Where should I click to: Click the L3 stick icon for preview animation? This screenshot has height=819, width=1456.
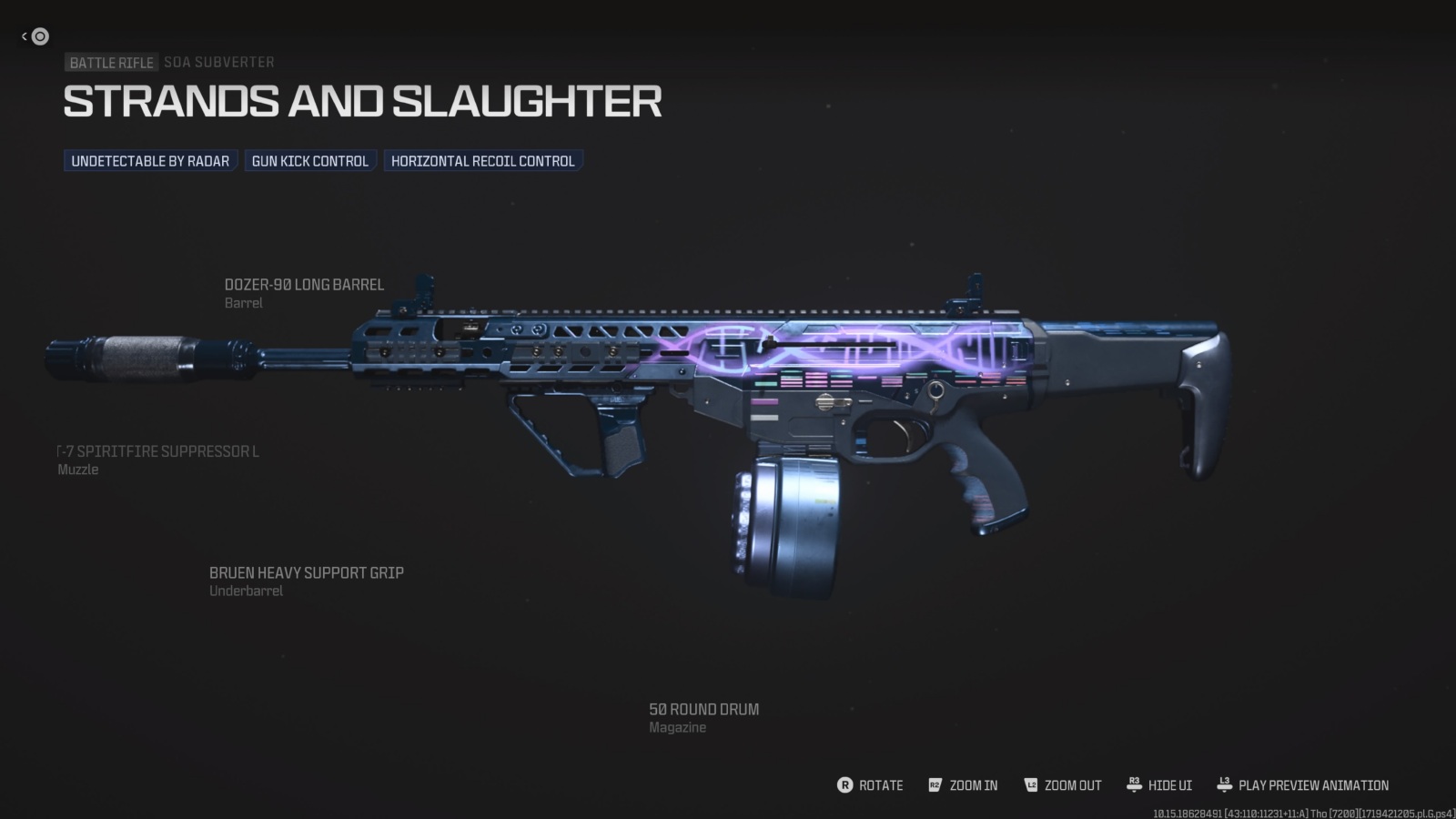tap(1225, 785)
